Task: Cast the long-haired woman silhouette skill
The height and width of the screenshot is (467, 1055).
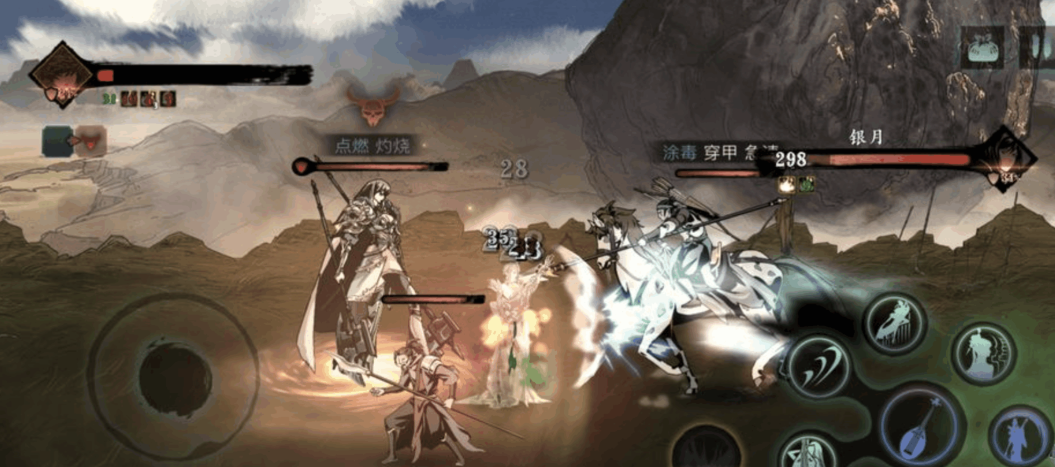Action: pos(983,352)
